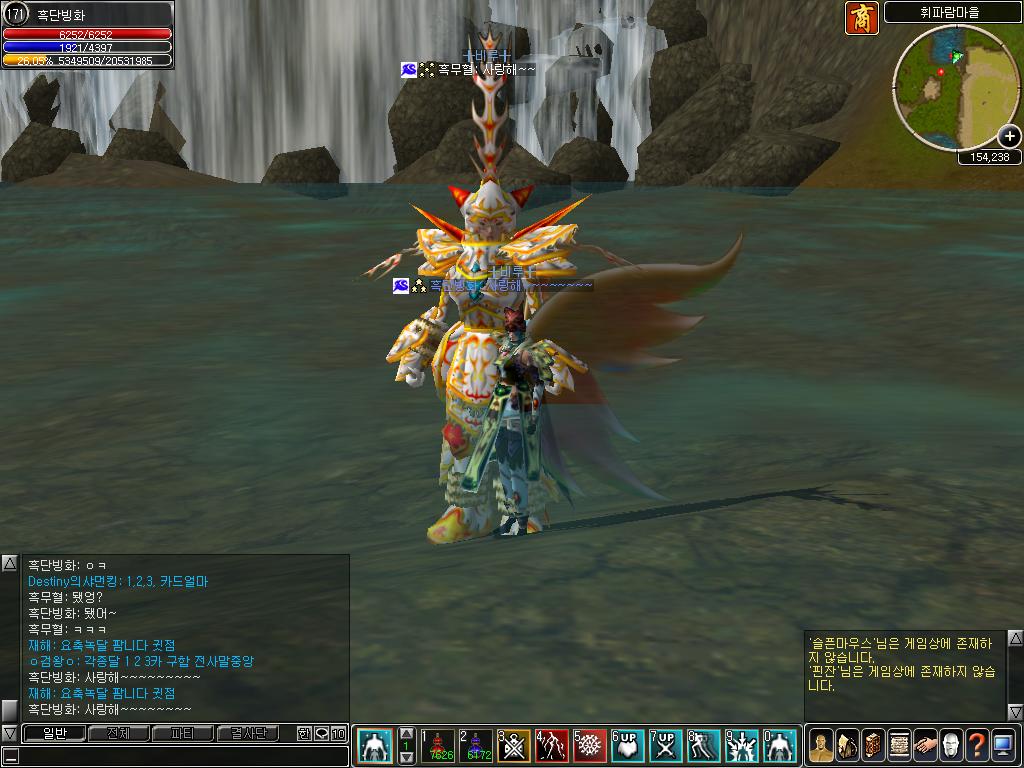Open the red merchant 商 icon
This screenshot has width=1024, height=768.
click(x=861, y=18)
